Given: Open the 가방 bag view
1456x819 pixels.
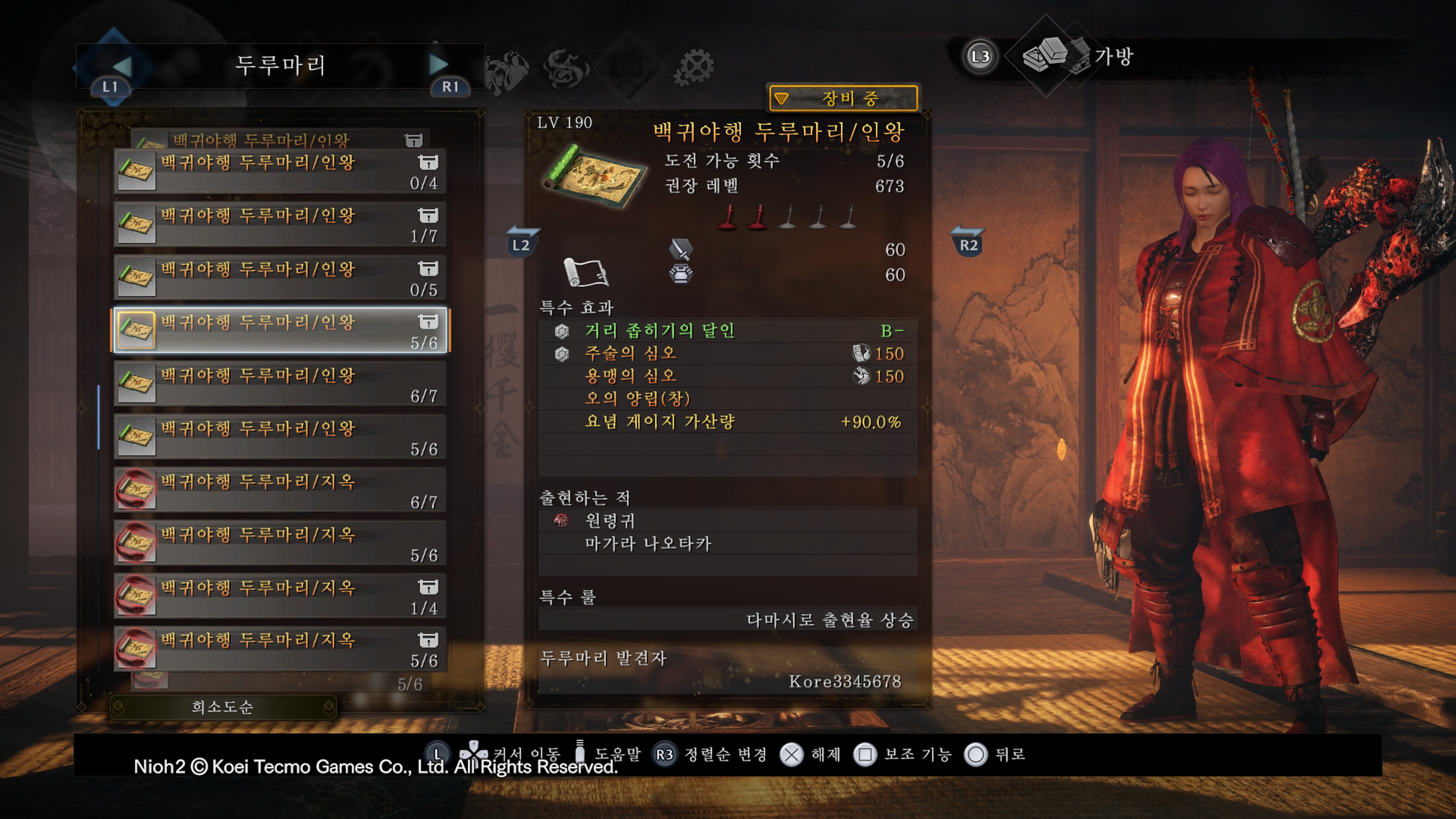Looking at the screenshot, I should point(1077,56).
